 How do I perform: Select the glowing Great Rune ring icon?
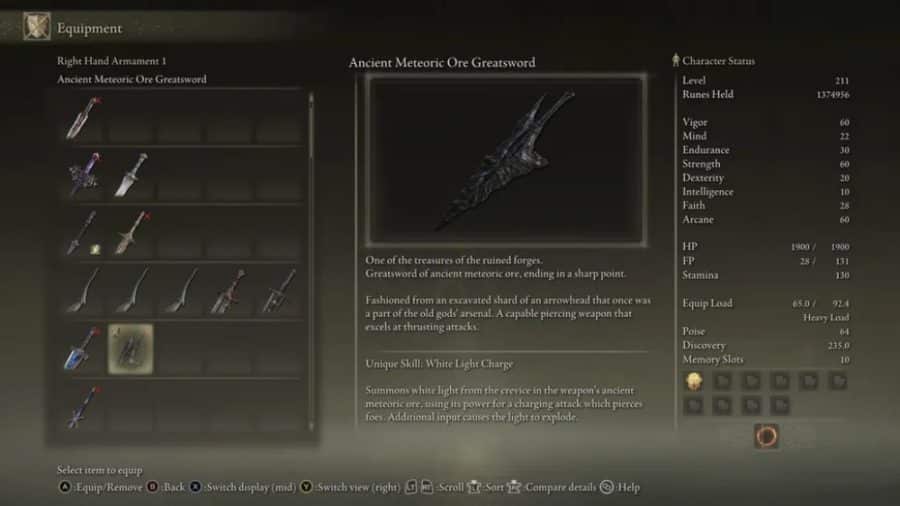(766, 436)
